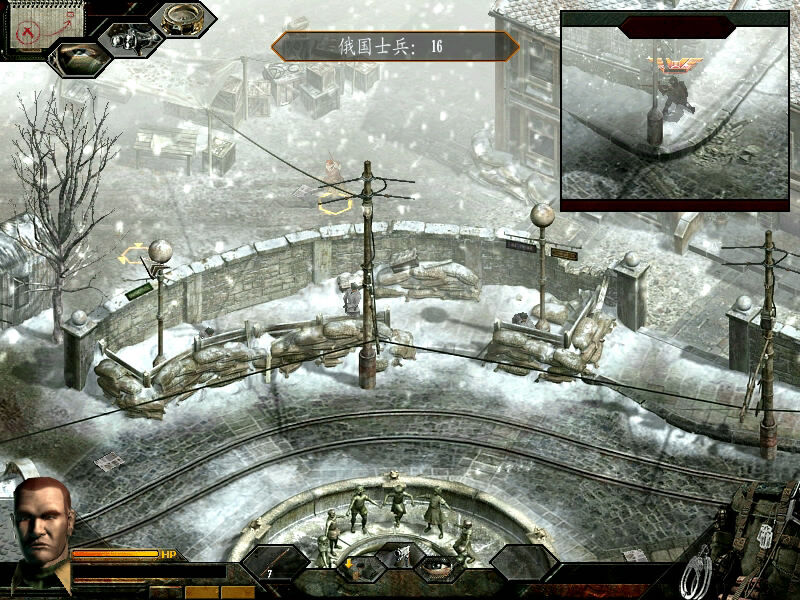Select the binoculars tool
800x600 pixels.
pos(128,39)
